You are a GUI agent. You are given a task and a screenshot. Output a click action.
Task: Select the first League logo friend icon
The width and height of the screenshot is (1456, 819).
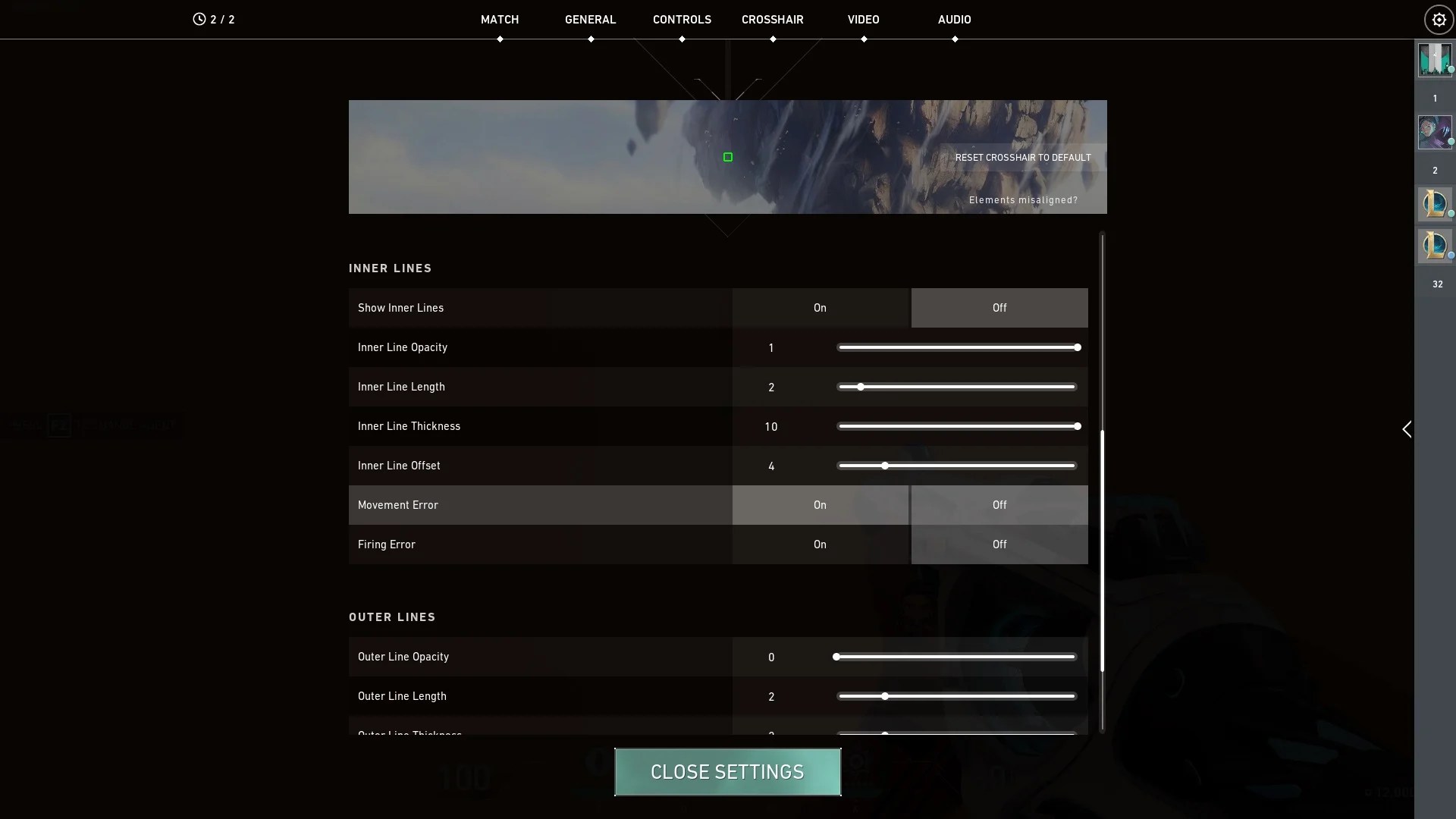[1436, 203]
